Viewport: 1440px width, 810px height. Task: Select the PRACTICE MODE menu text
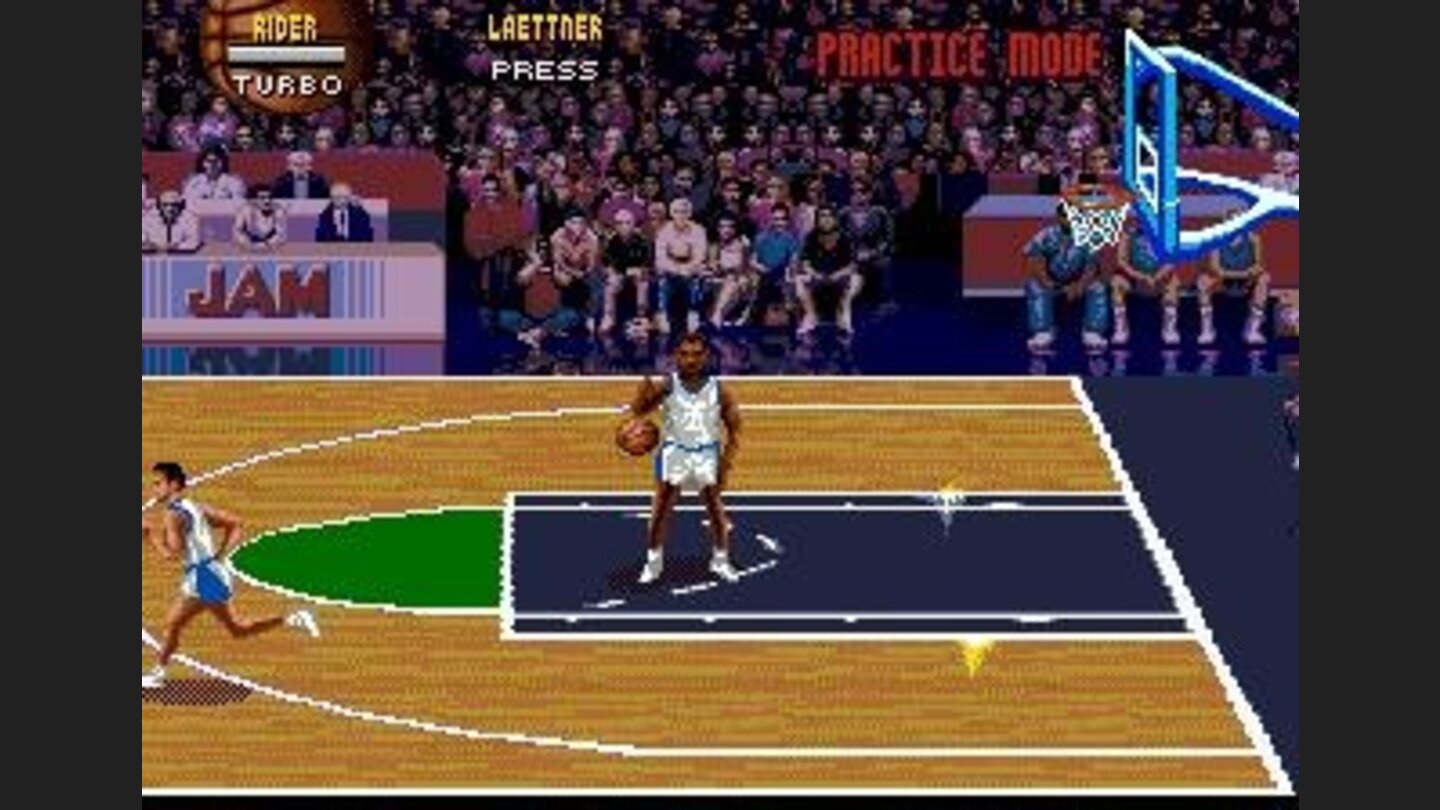click(x=960, y=48)
